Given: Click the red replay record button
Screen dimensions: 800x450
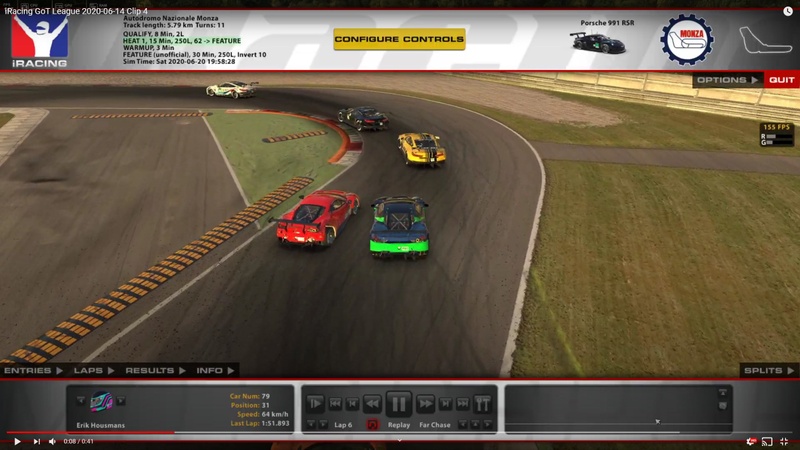Looking at the screenshot, I should pyautogui.click(x=372, y=425).
